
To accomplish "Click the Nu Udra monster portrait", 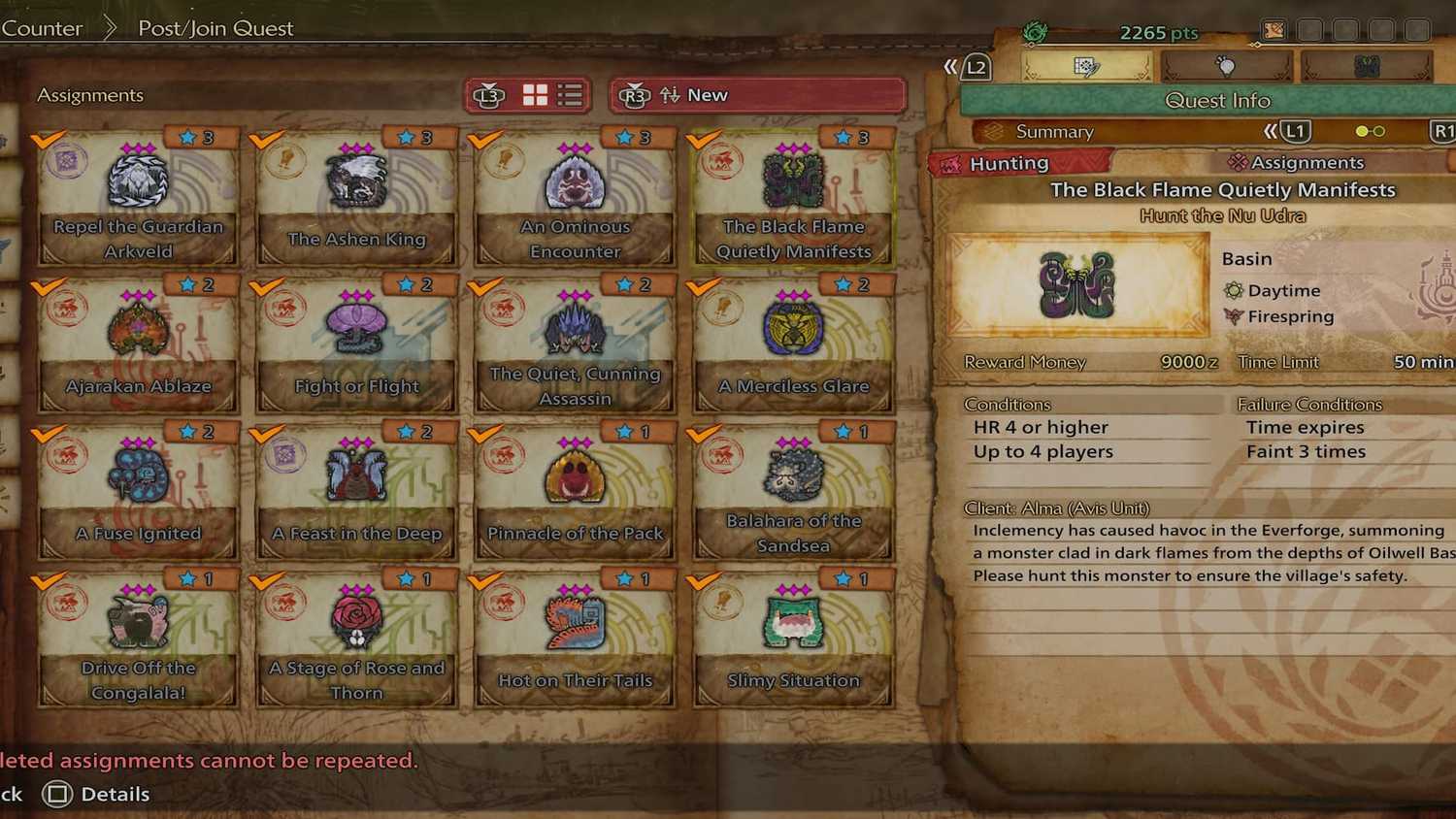I will (x=1077, y=284).
